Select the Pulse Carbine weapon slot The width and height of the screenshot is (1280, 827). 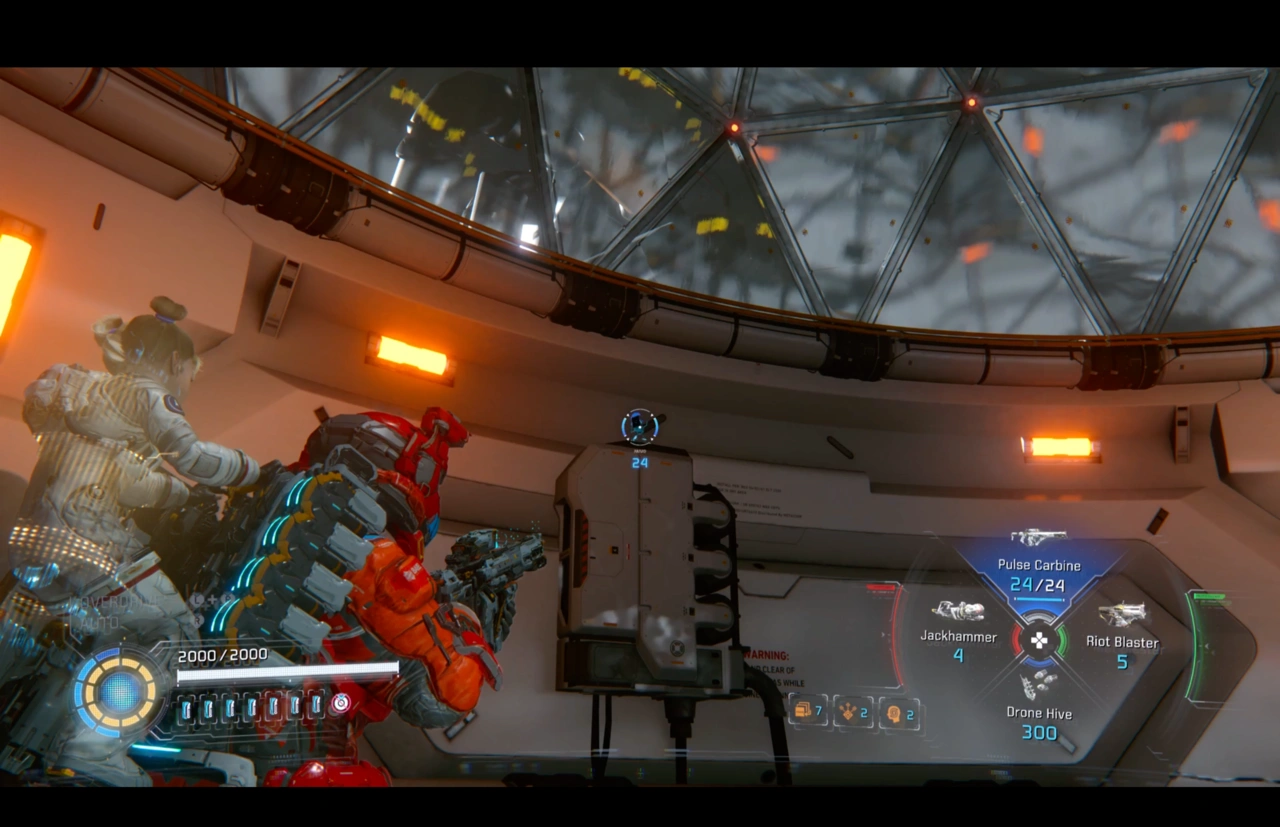click(1037, 570)
